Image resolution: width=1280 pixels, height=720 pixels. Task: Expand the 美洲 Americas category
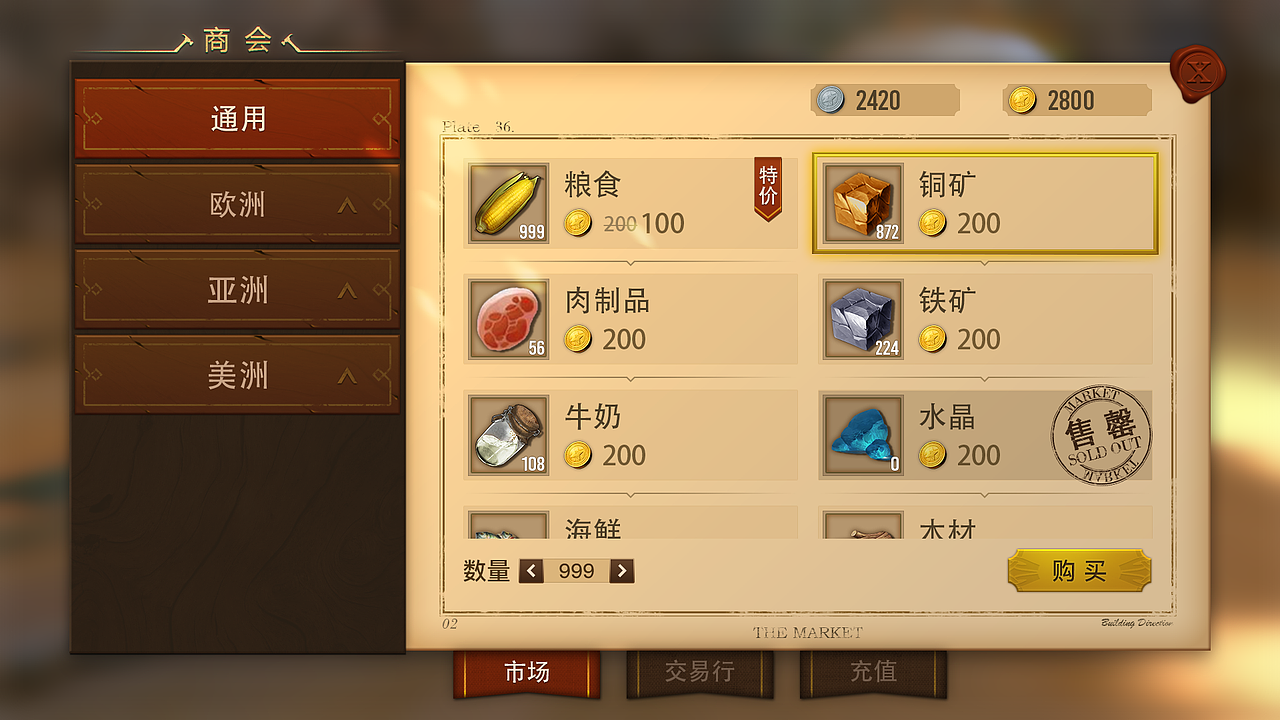(236, 374)
